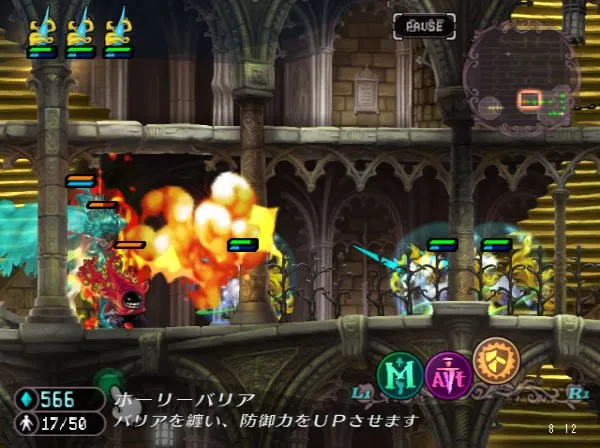The width and height of the screenshot is (600, 448).
Task: Click the PAUSE button
Action: tap(423, 24)
